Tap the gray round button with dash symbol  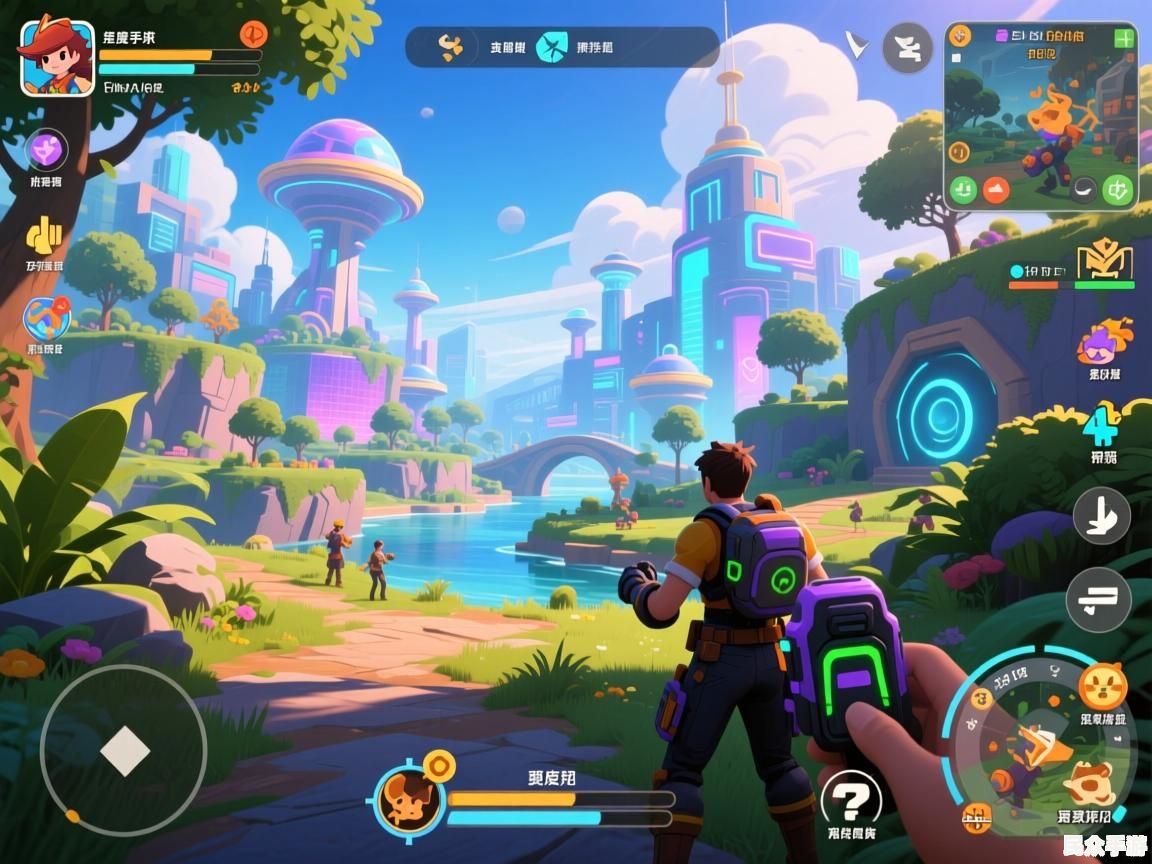tap(1098, 600)
